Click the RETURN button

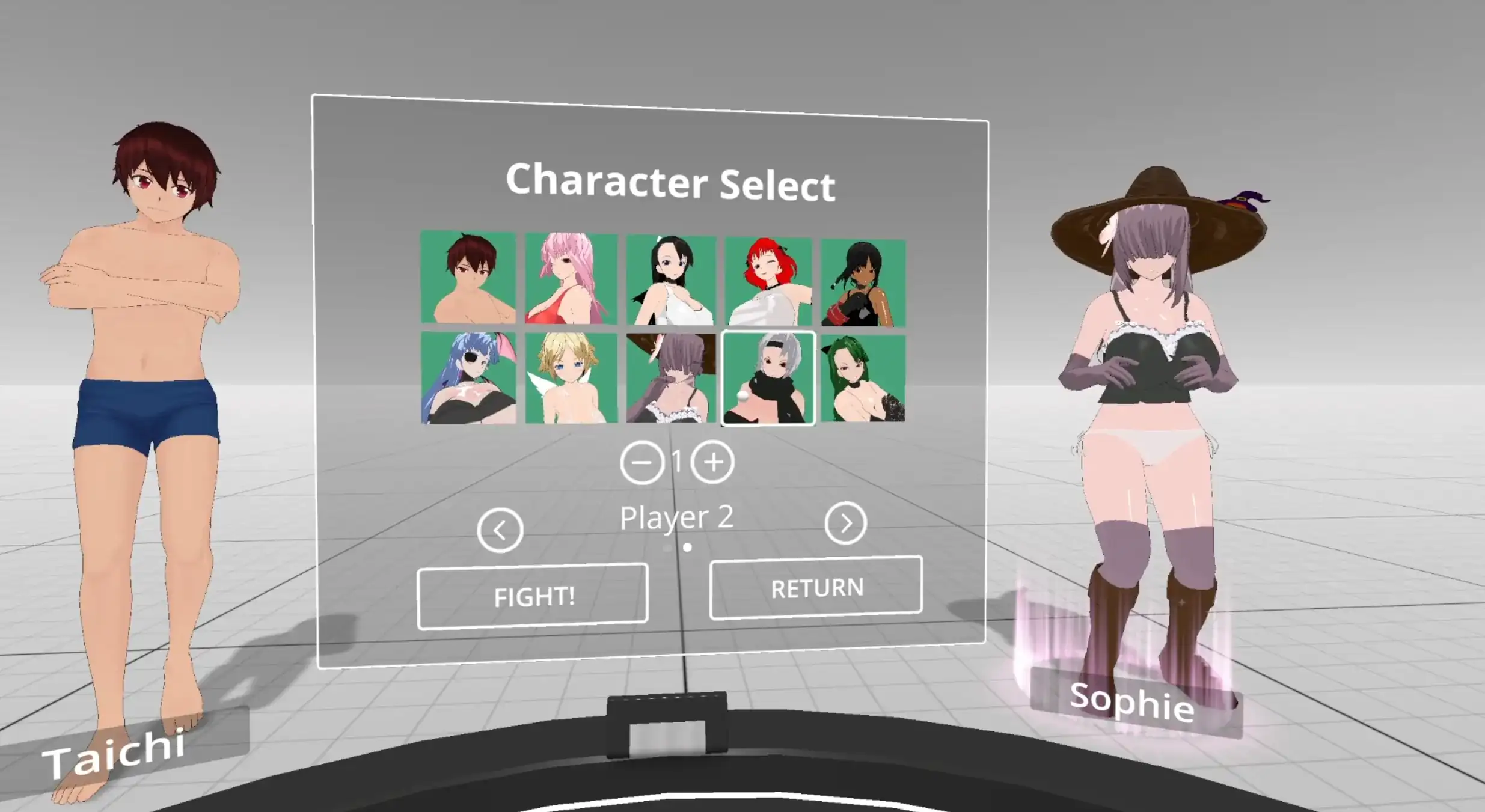pos(816,588)
